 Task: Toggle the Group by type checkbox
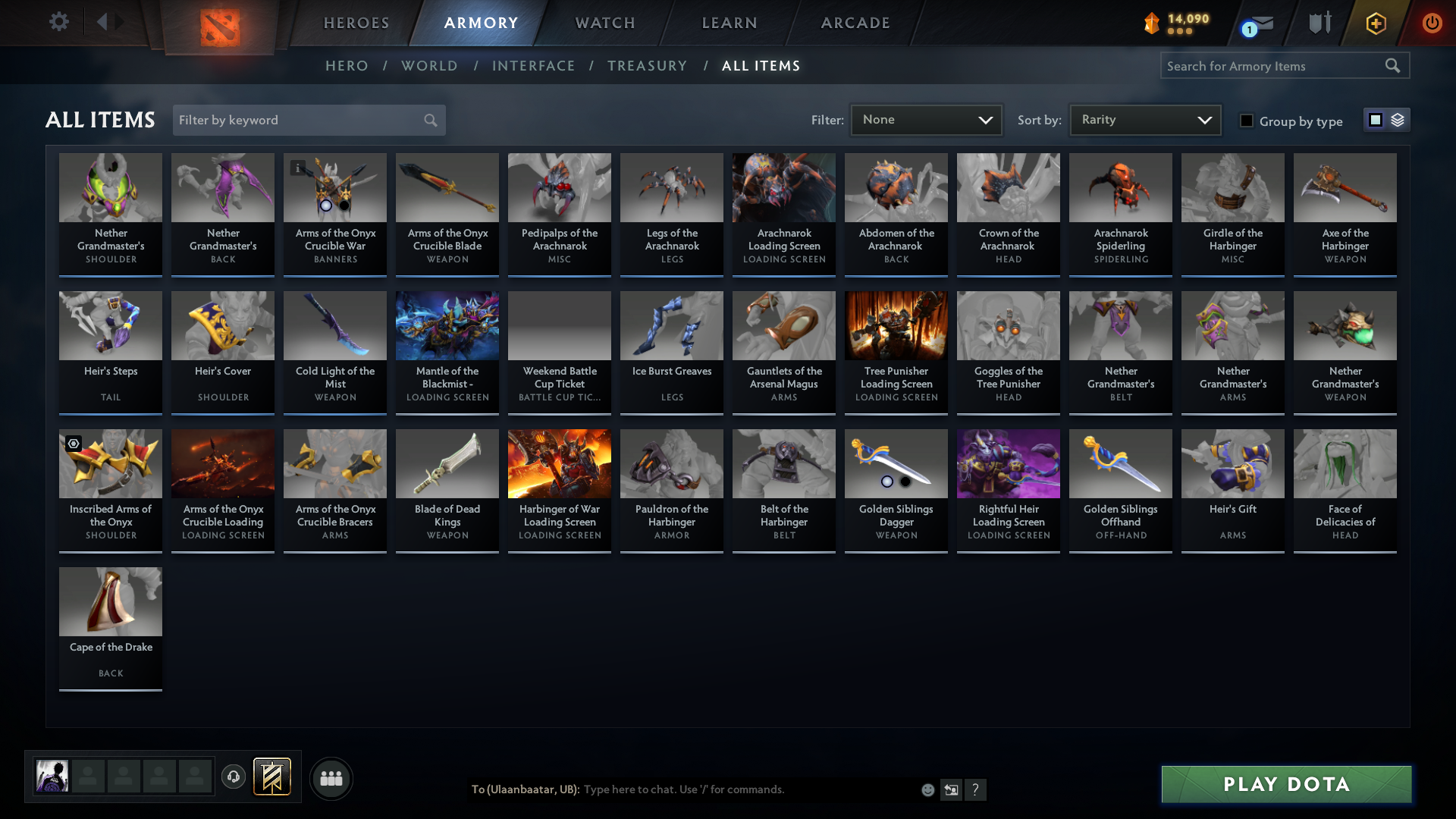(x=1247, y=121)
